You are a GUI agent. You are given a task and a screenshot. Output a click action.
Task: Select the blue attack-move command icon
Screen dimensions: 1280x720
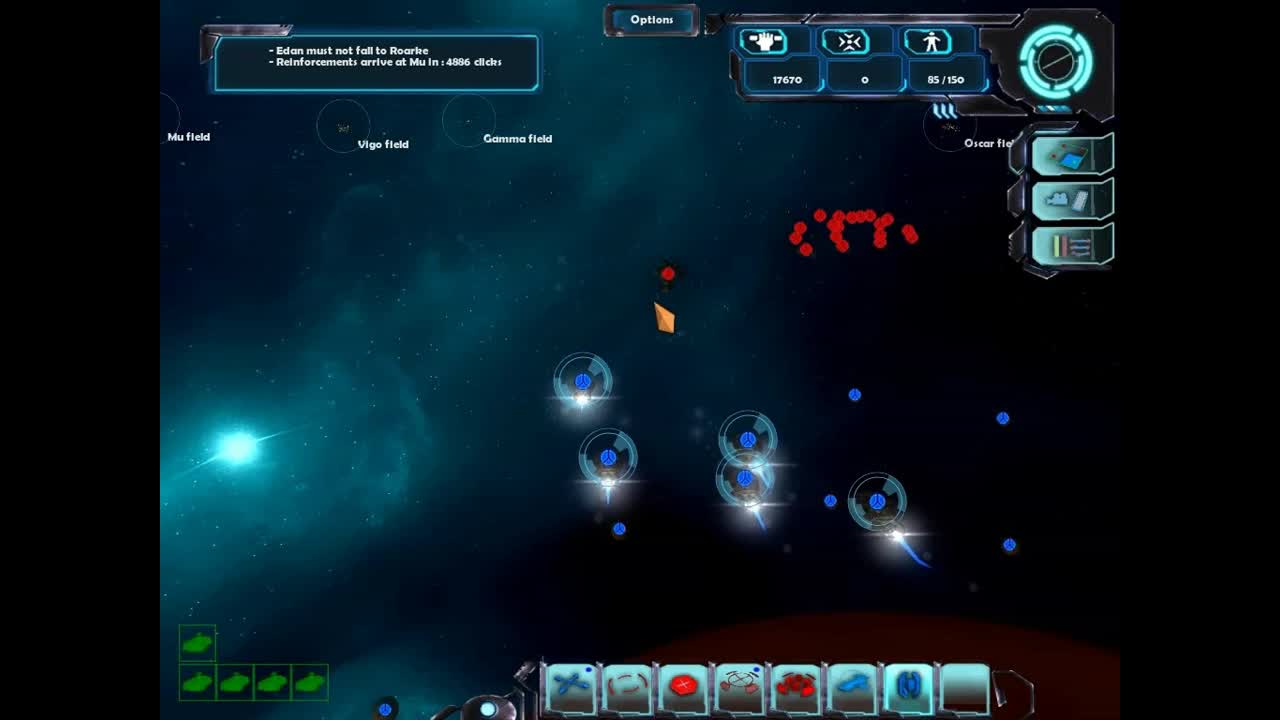coord(570,685)
